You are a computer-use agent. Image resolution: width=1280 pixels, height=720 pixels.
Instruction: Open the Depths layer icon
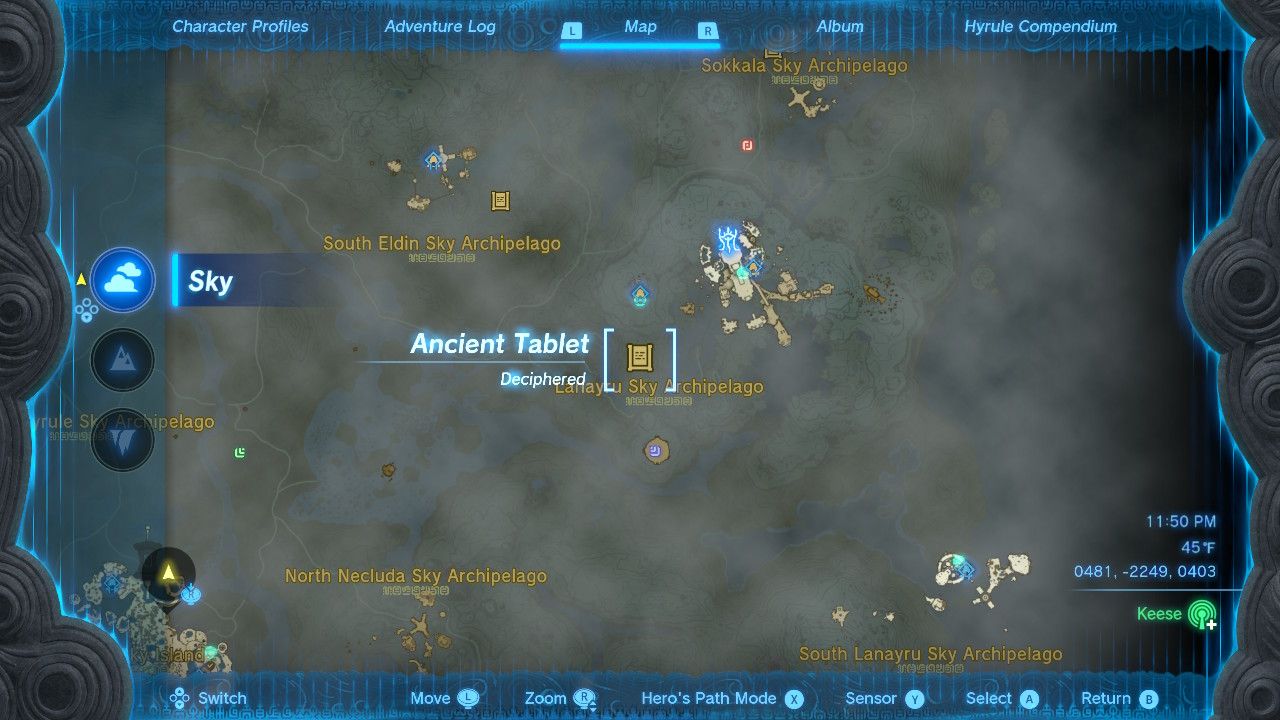click(122, 438)
